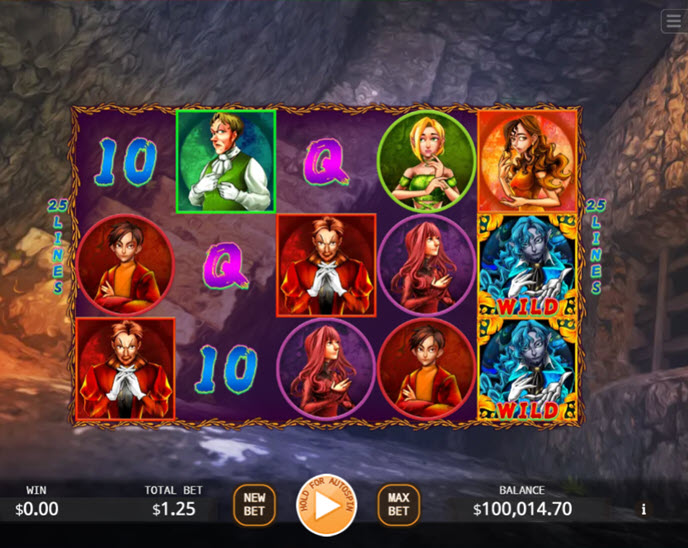The image size is (688, 548).
Task: Set the Max Bet
Action: click(398, 505)
